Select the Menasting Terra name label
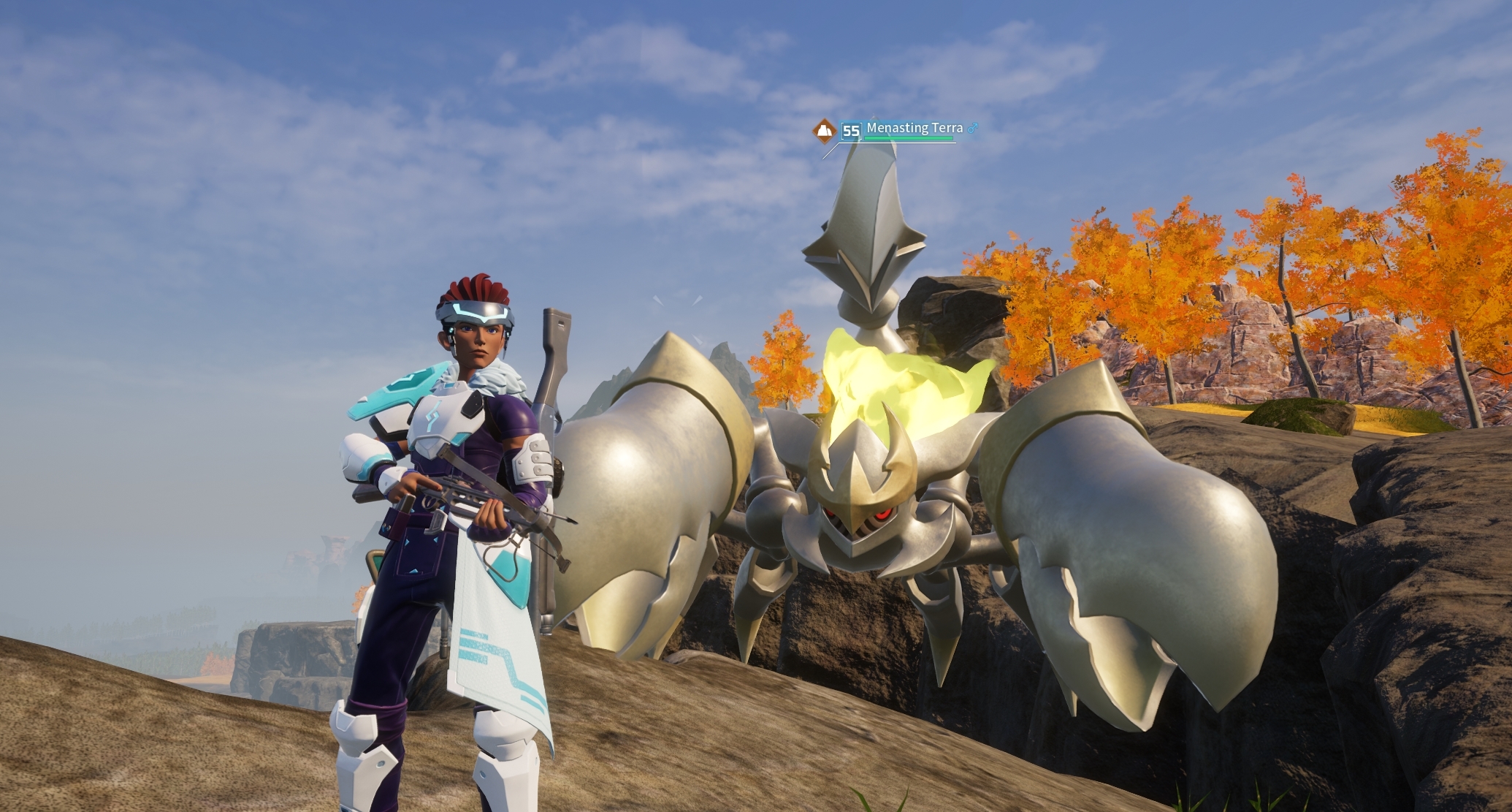The height and width of the screenshot is (812, 1512). pyautogui.click(x=915, y=128)
